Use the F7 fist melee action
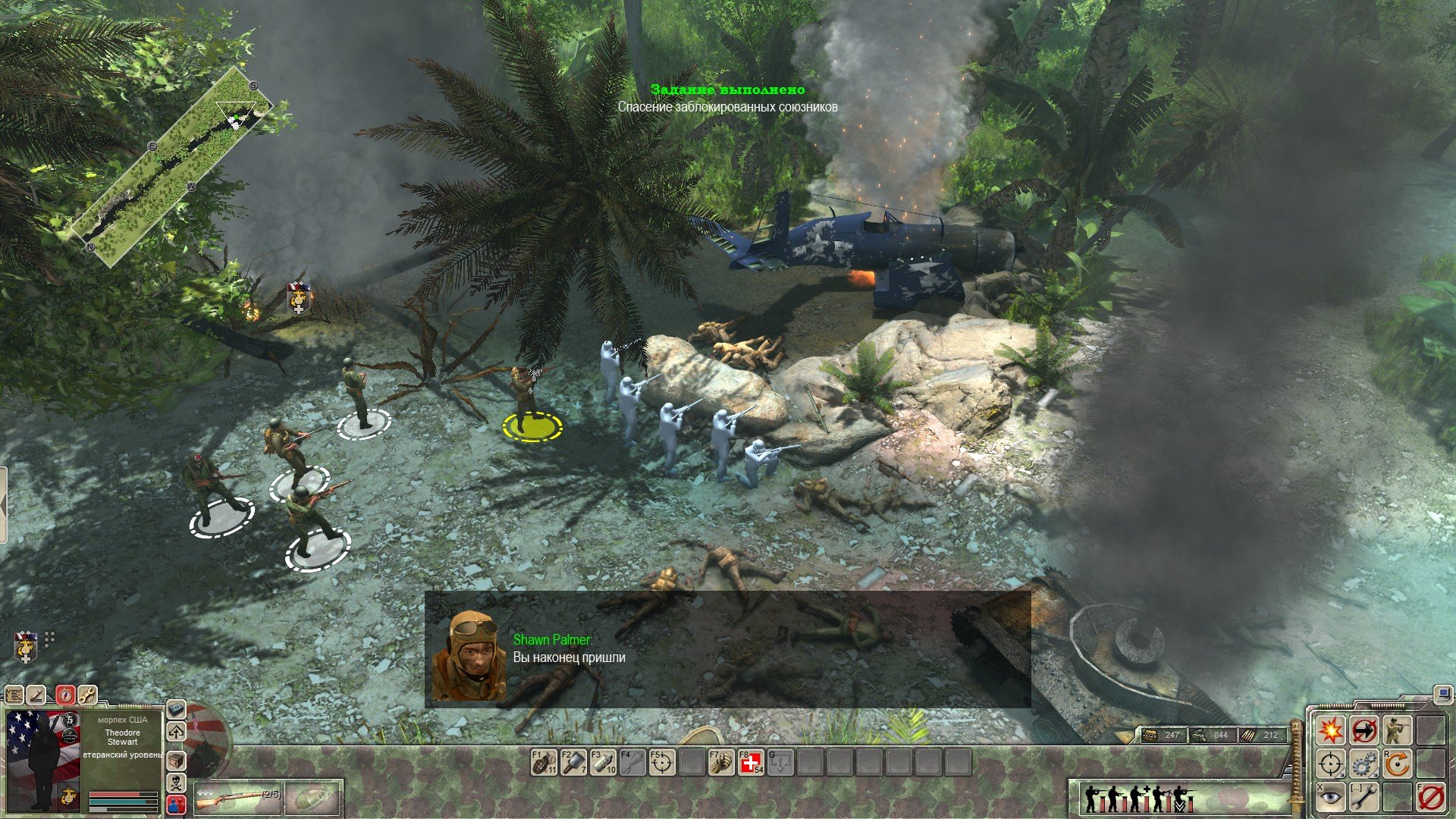 click(721, 762)
